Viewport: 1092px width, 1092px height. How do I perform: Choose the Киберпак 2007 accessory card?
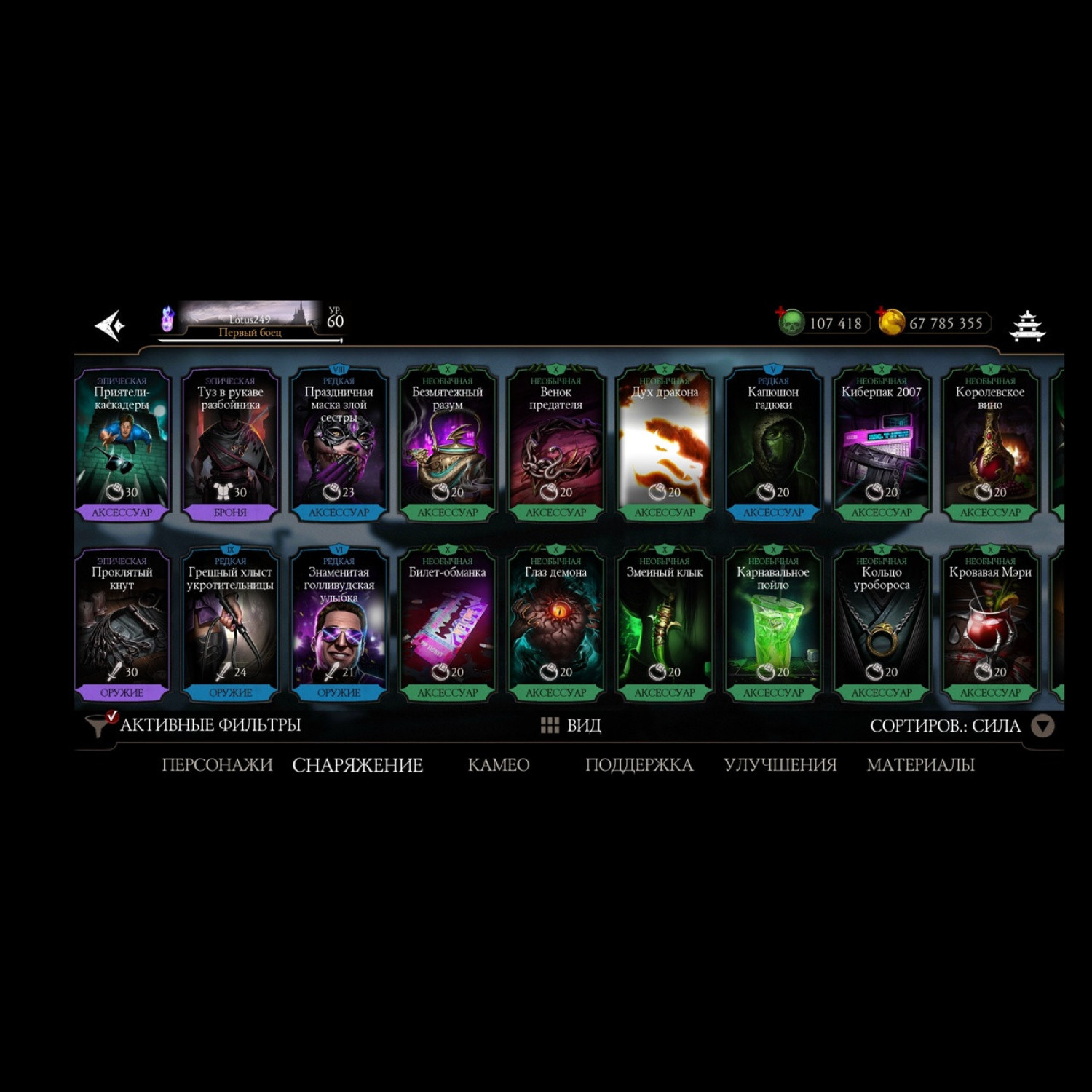(x=881, y=444)
